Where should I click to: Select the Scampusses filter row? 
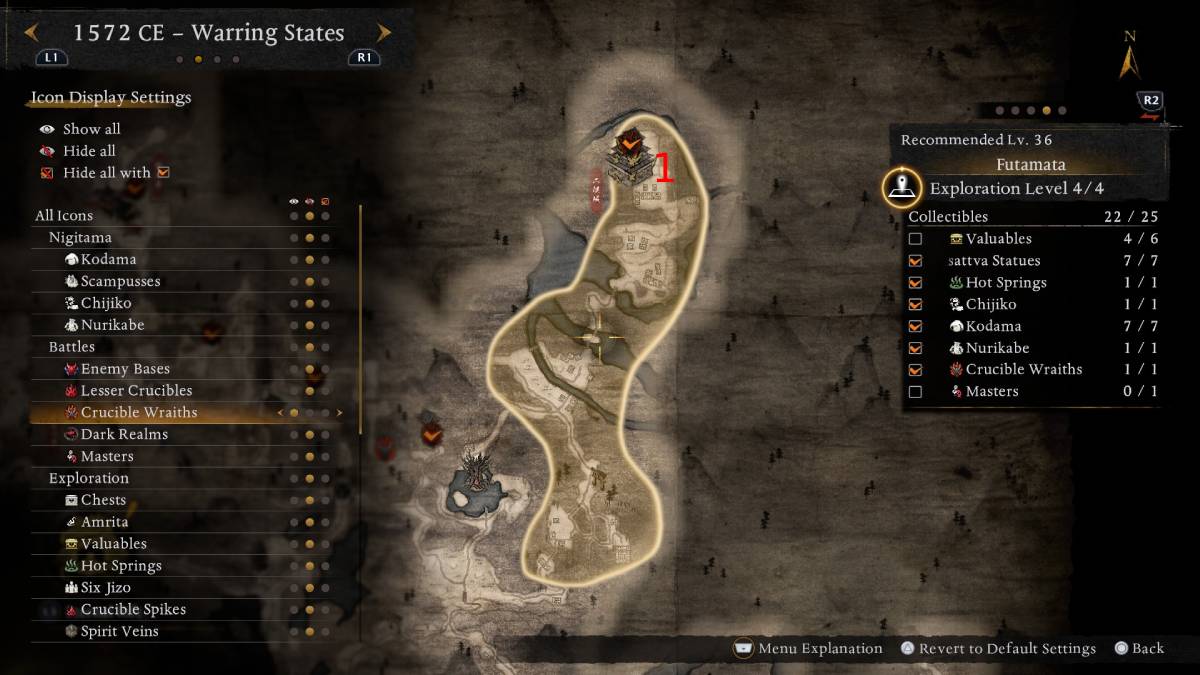pos(120,281)
